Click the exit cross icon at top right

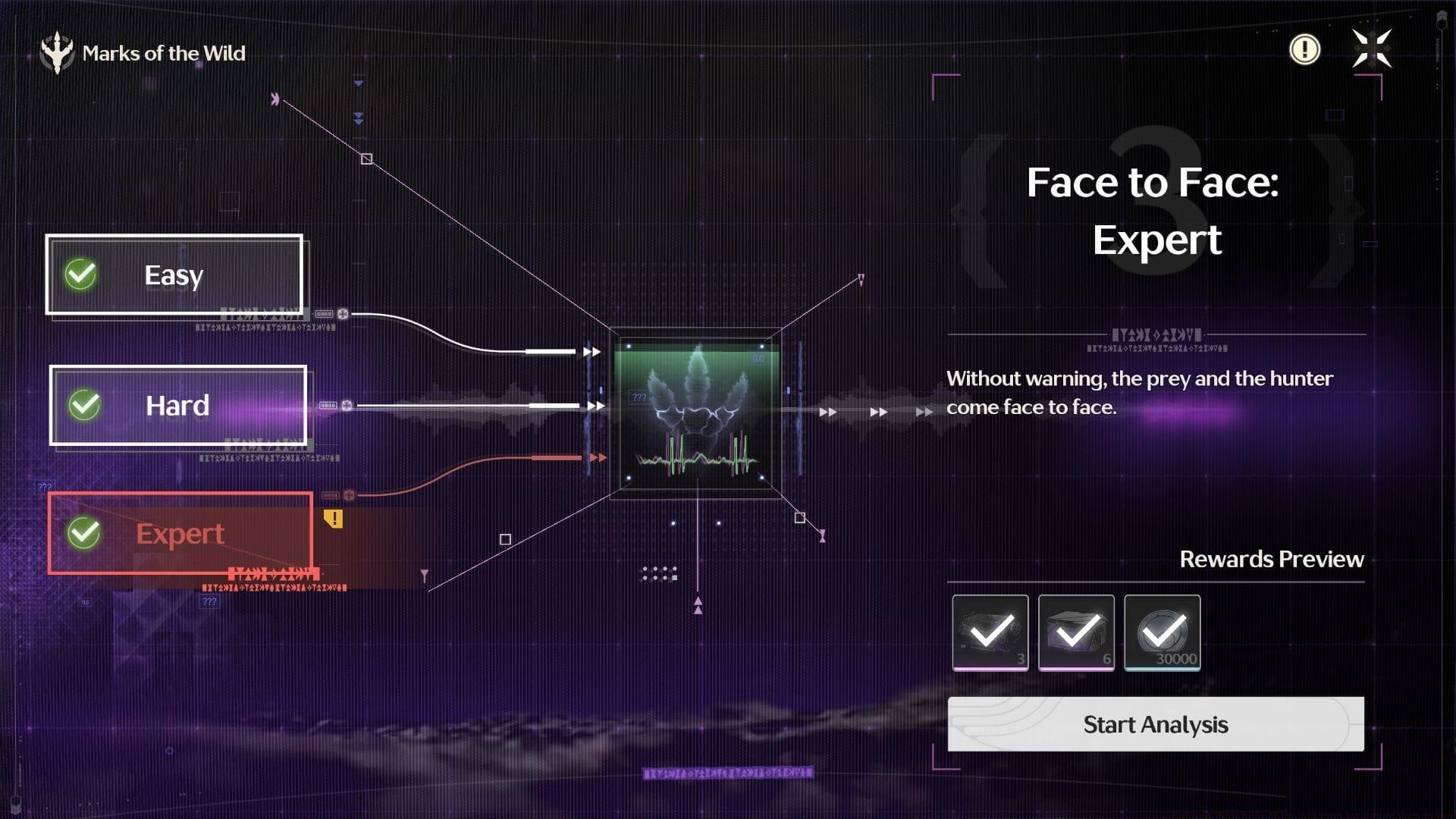click(x=1372, y=49)
